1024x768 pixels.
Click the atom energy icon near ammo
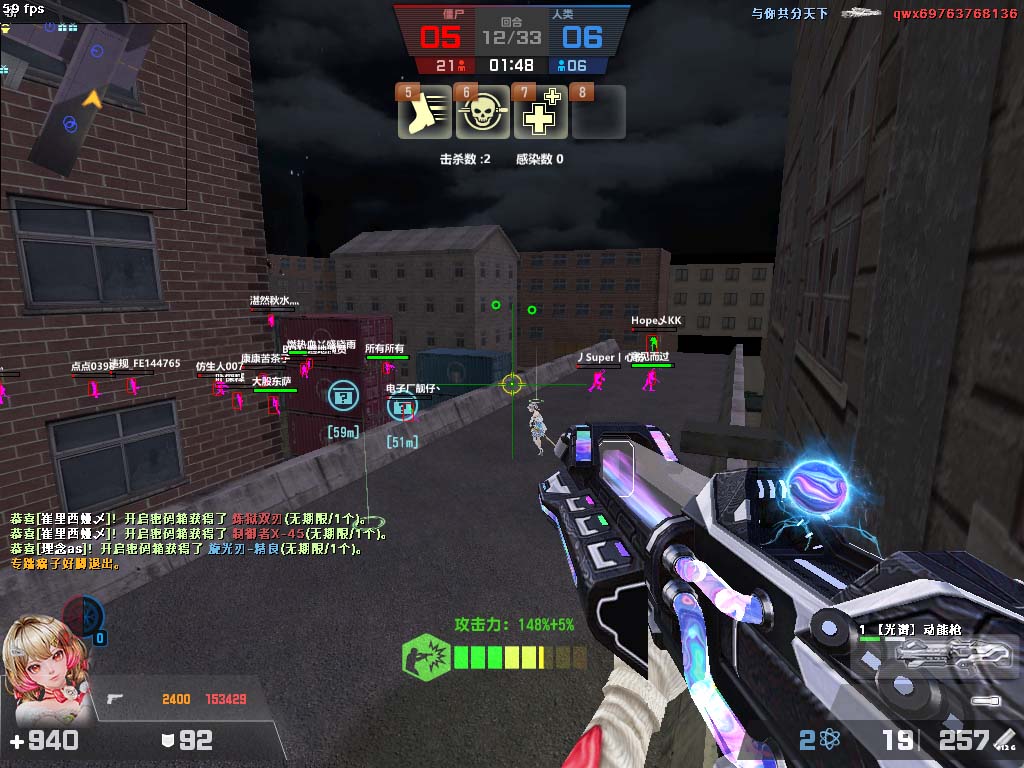point(829,740)
